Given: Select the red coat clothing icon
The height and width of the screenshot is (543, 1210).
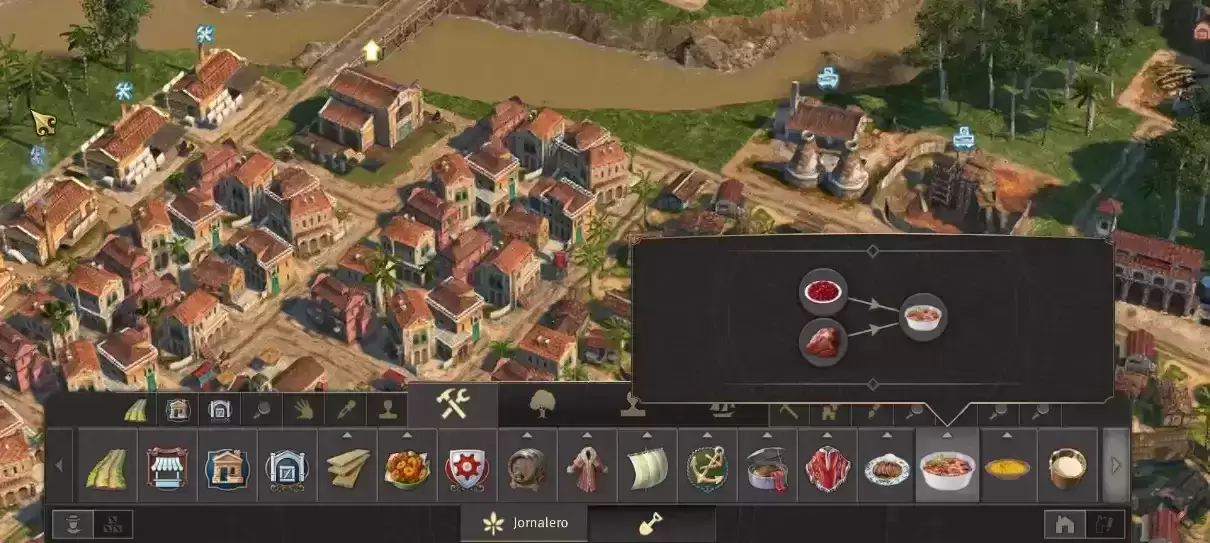Looking at the screenshot, I should tap(587, 467).
